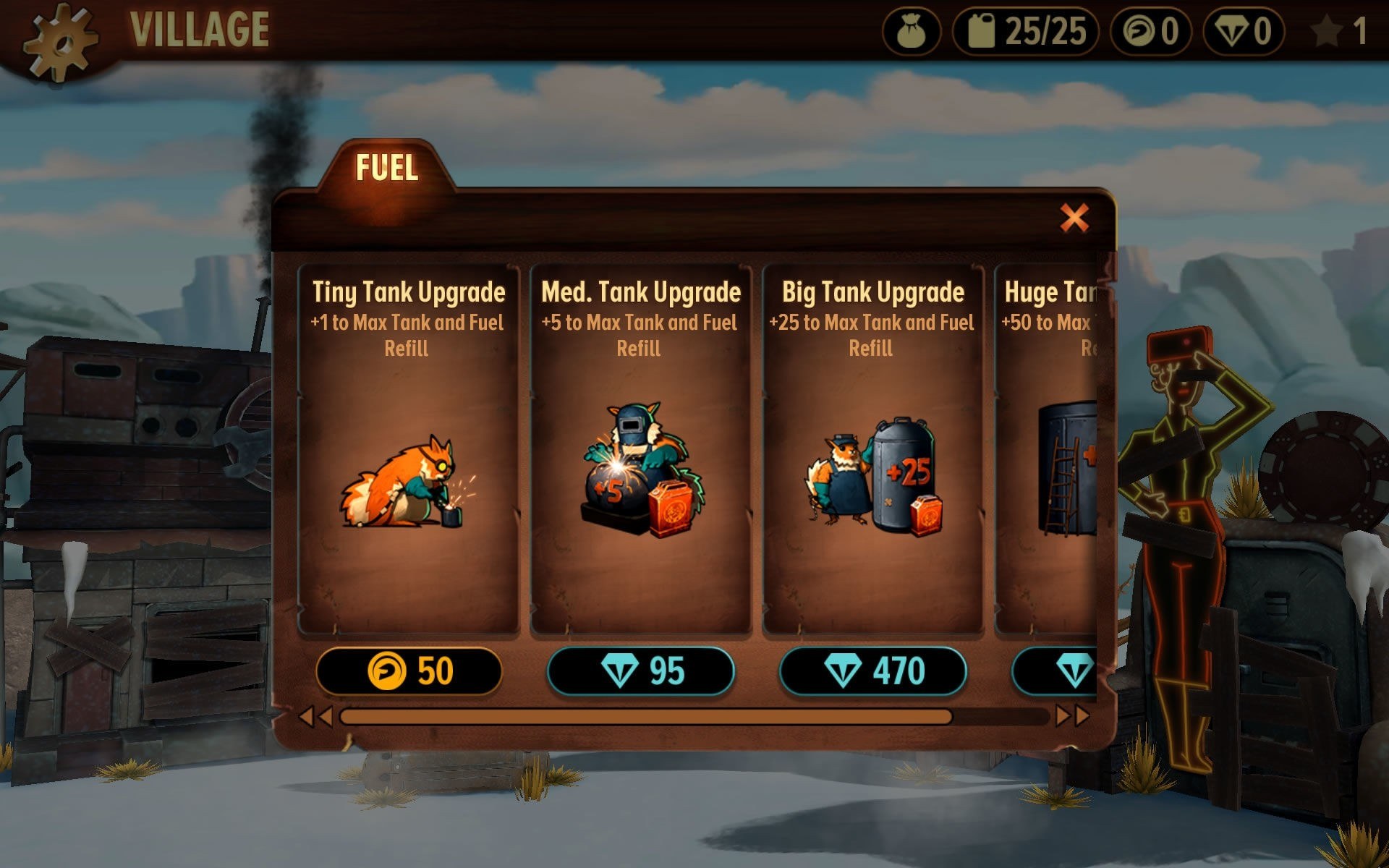Click the shop's horizontal scrollbar
Viewport: 1389px width, 868px height.
pyautogui.click(x=645, y=717)
